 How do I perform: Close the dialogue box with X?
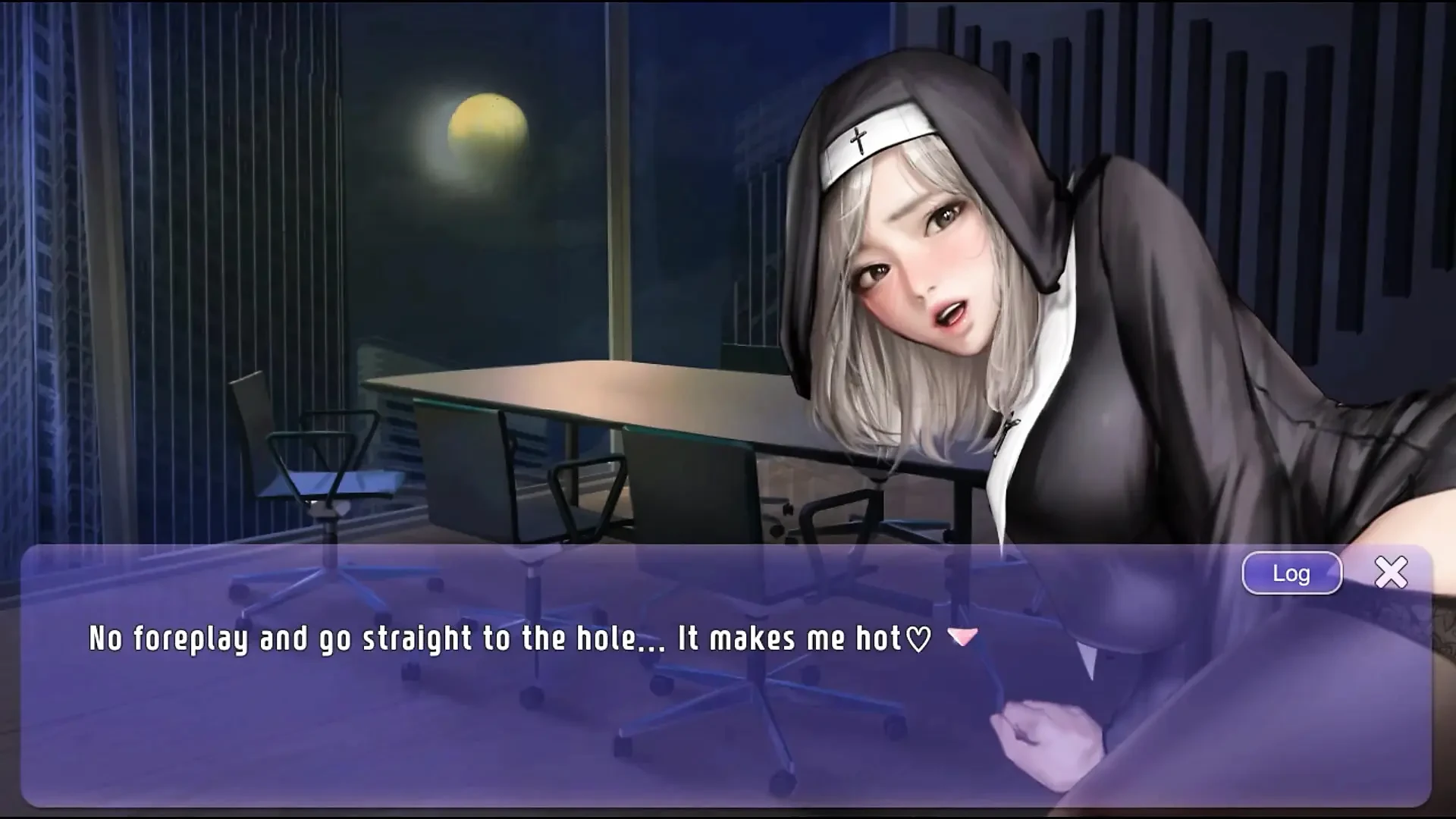[x=1391, y=573]
